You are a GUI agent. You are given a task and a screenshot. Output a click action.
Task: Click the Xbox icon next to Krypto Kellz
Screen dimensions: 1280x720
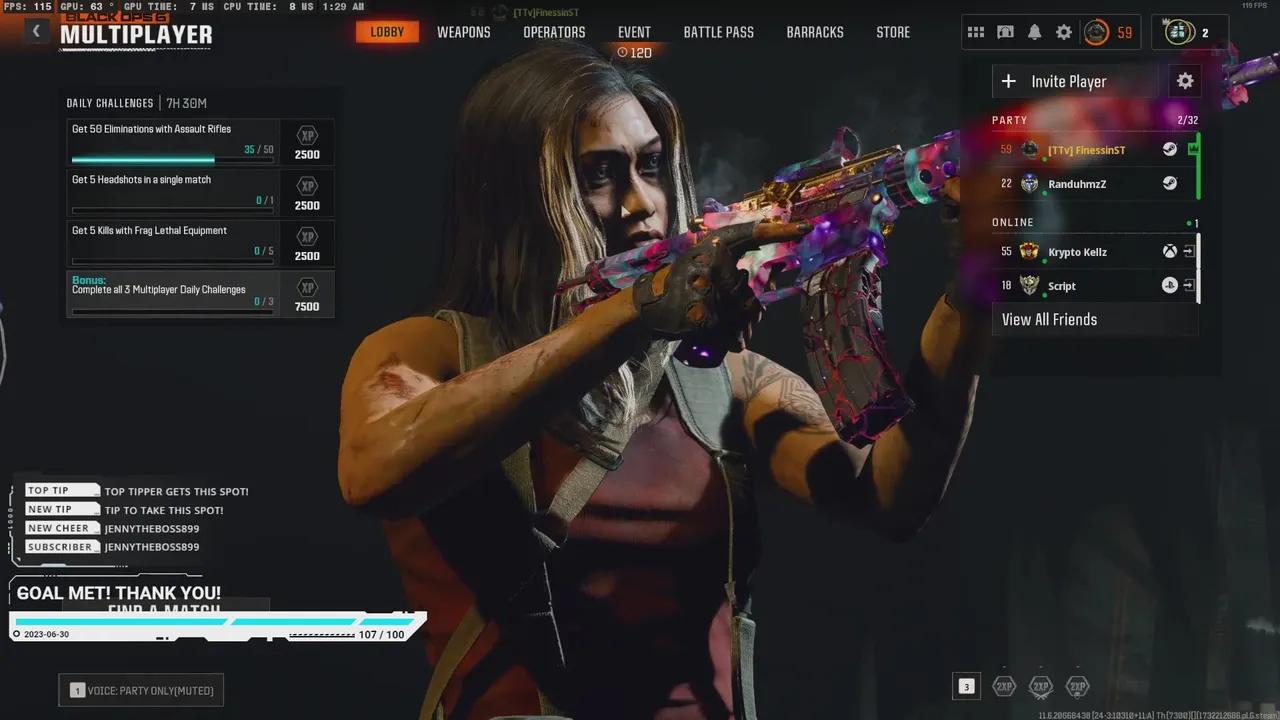pyautogui.click(x=1169, y=251)
